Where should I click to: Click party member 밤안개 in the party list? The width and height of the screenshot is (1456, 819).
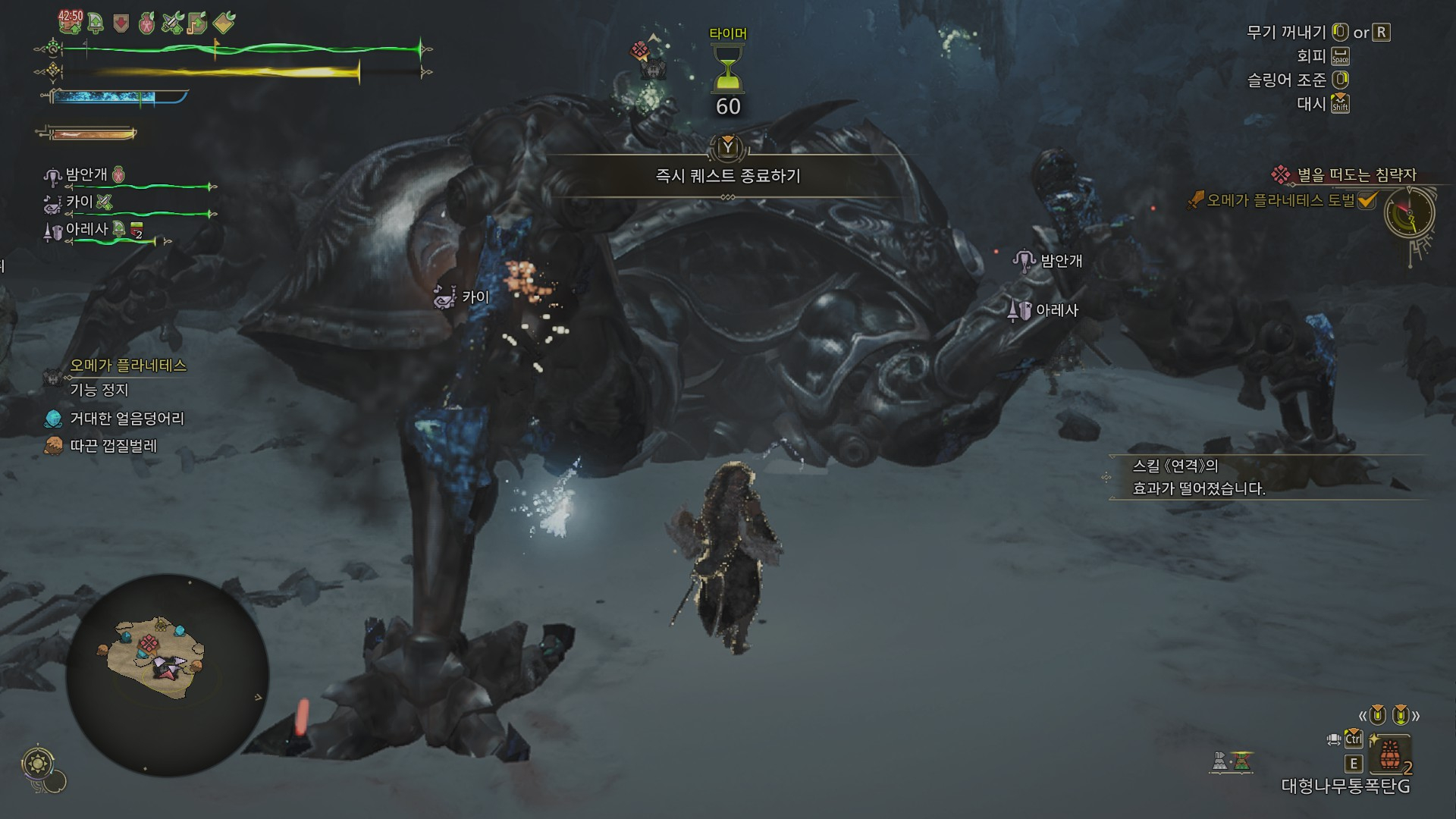coord(86,175)
